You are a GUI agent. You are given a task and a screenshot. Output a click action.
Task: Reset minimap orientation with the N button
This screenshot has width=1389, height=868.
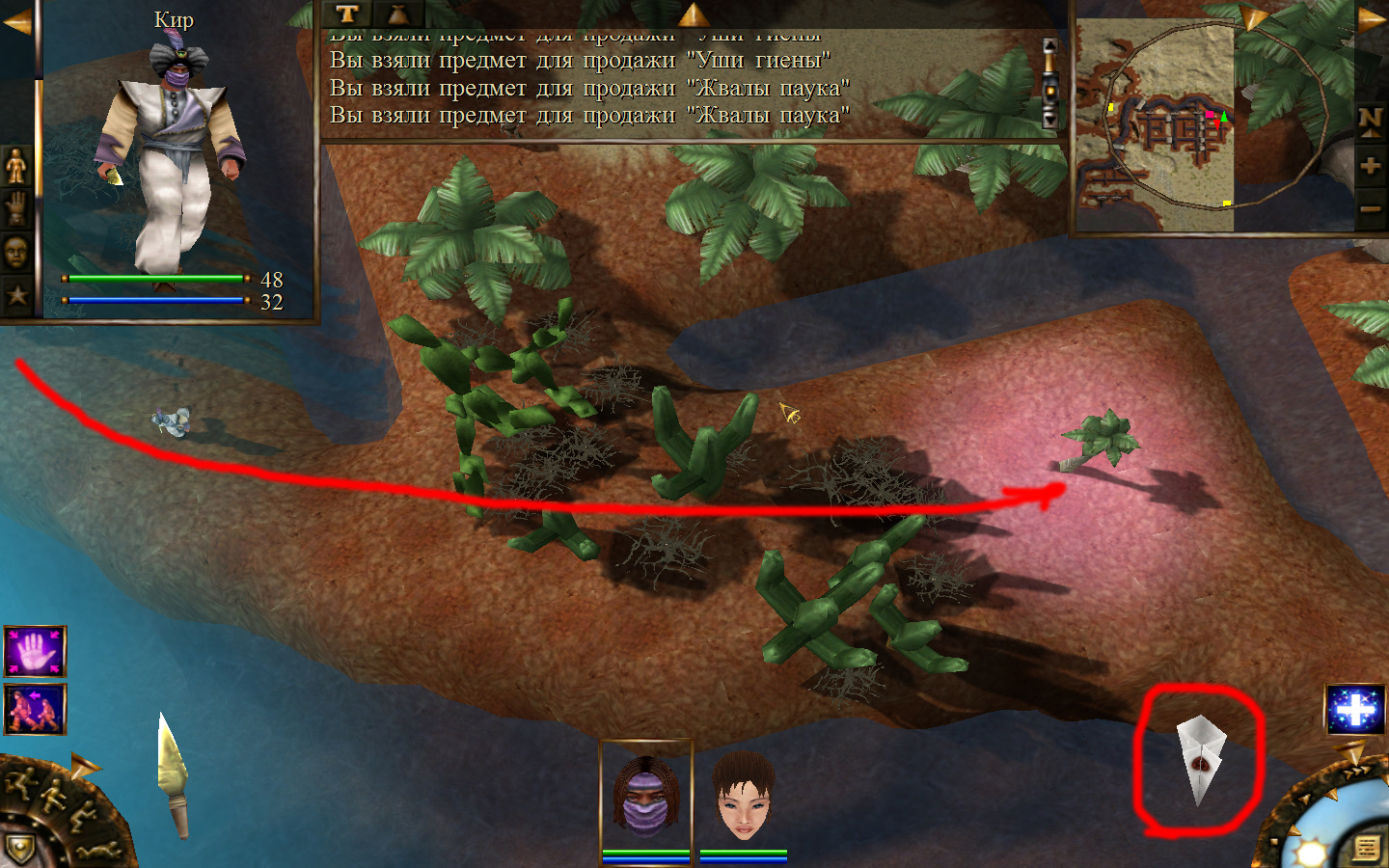[x=1370, y=122]
